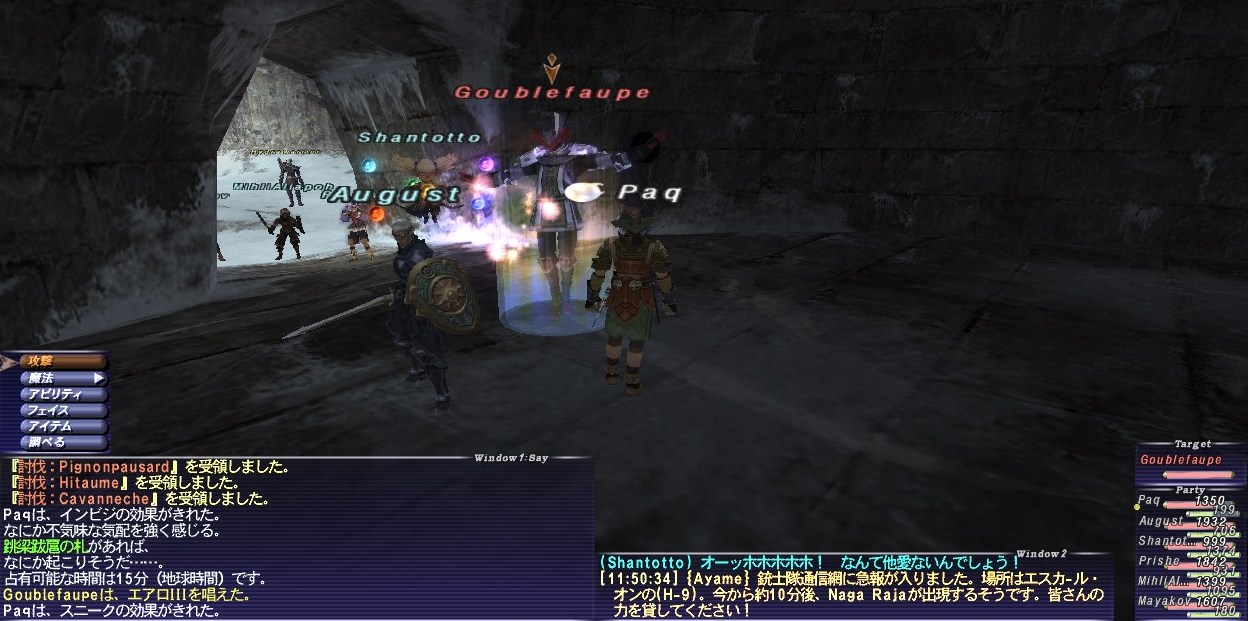Open the フェイス (Trust) menu entry

pyautogui.click(x=60, y=410)
